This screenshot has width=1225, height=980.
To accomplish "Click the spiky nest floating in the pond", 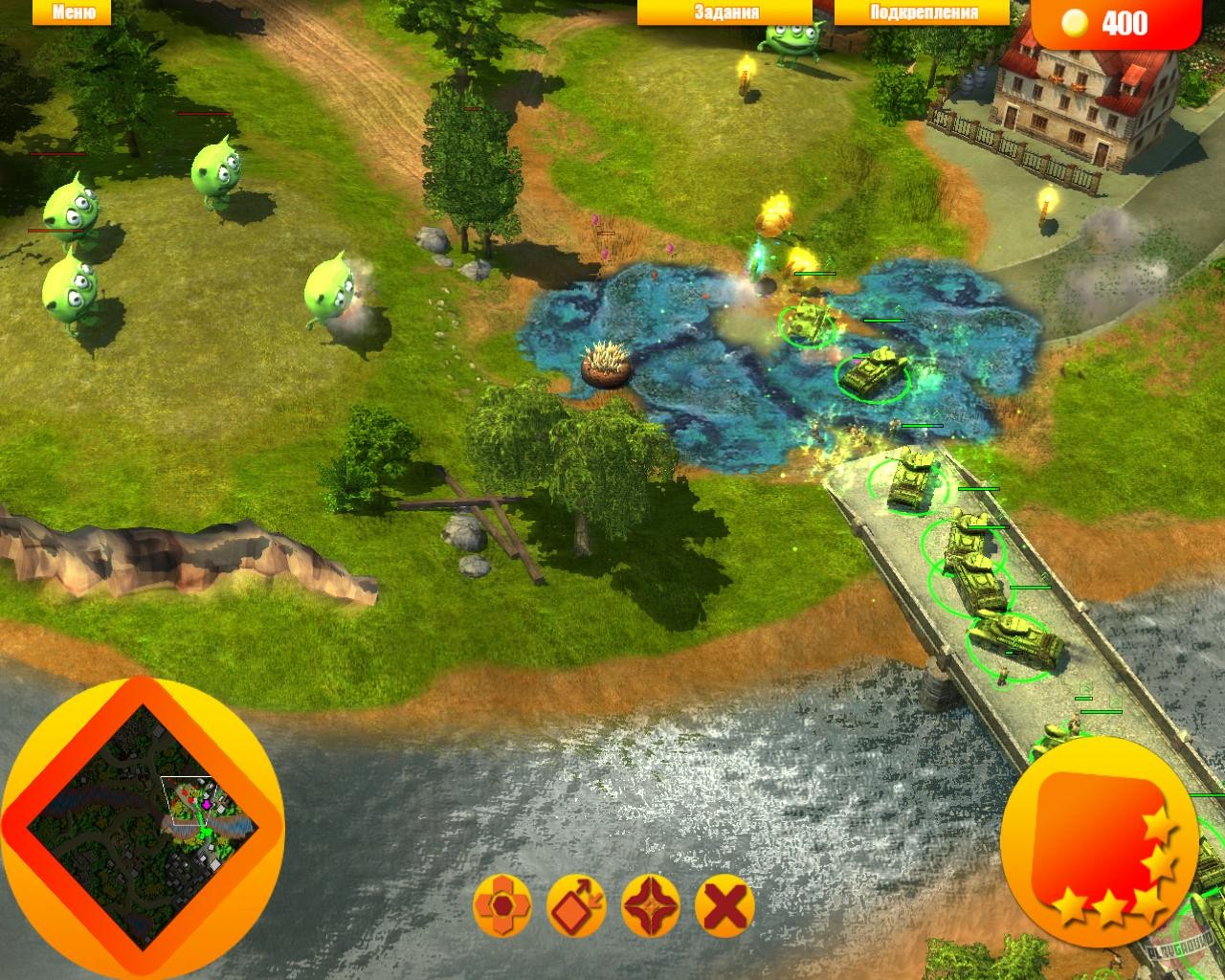I will [605, 364].
